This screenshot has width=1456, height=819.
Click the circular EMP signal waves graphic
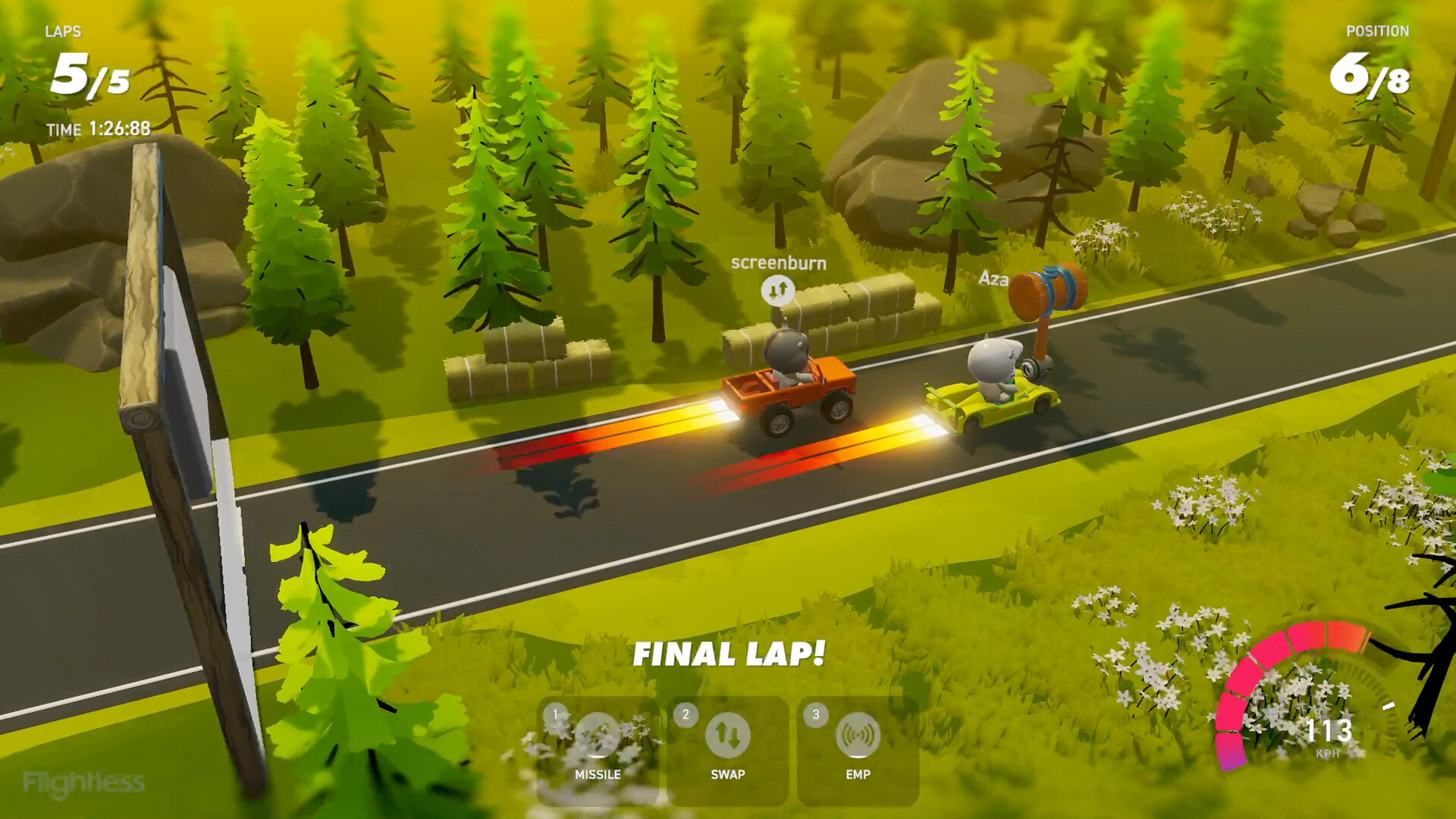pos(859,736)
